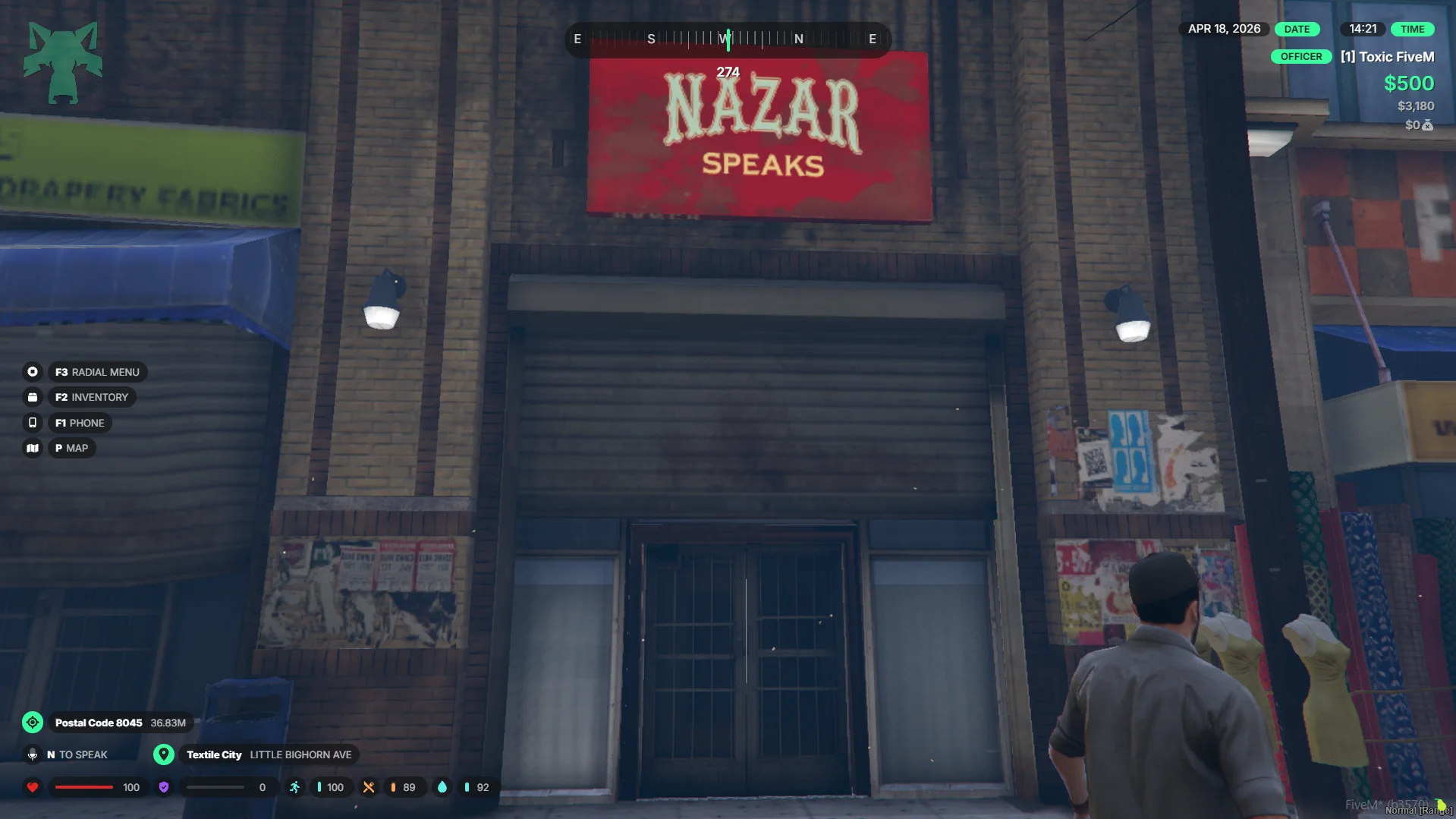1456x819 pixels.
Task: Open the inventory bag icon
Action: [33, 397]
